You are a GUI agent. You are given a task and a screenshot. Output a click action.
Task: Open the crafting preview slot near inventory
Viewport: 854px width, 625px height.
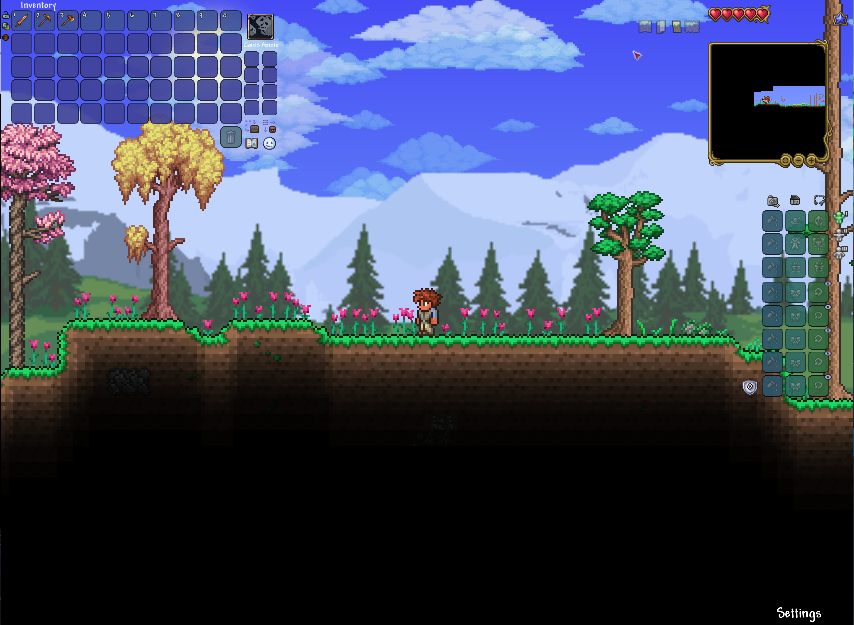260,27
